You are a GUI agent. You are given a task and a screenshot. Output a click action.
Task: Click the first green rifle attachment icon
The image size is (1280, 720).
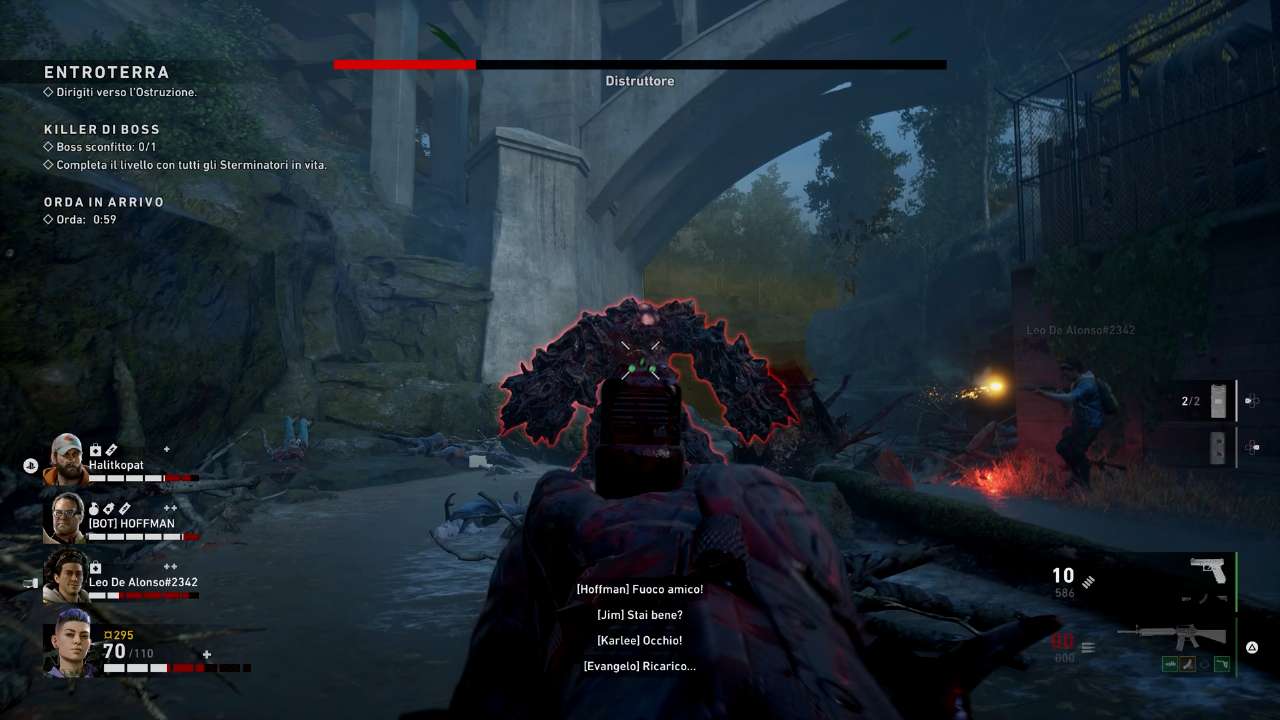click(x=1170, y=663)
